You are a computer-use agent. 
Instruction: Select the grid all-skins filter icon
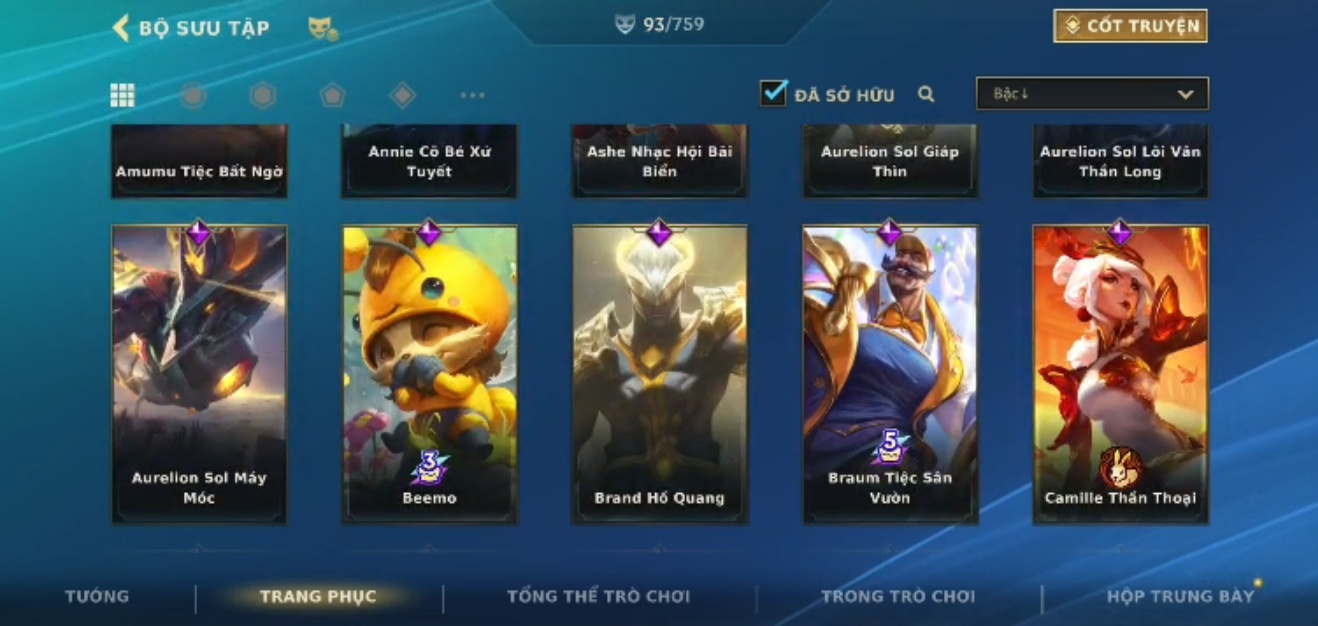(x=122, y=95)
